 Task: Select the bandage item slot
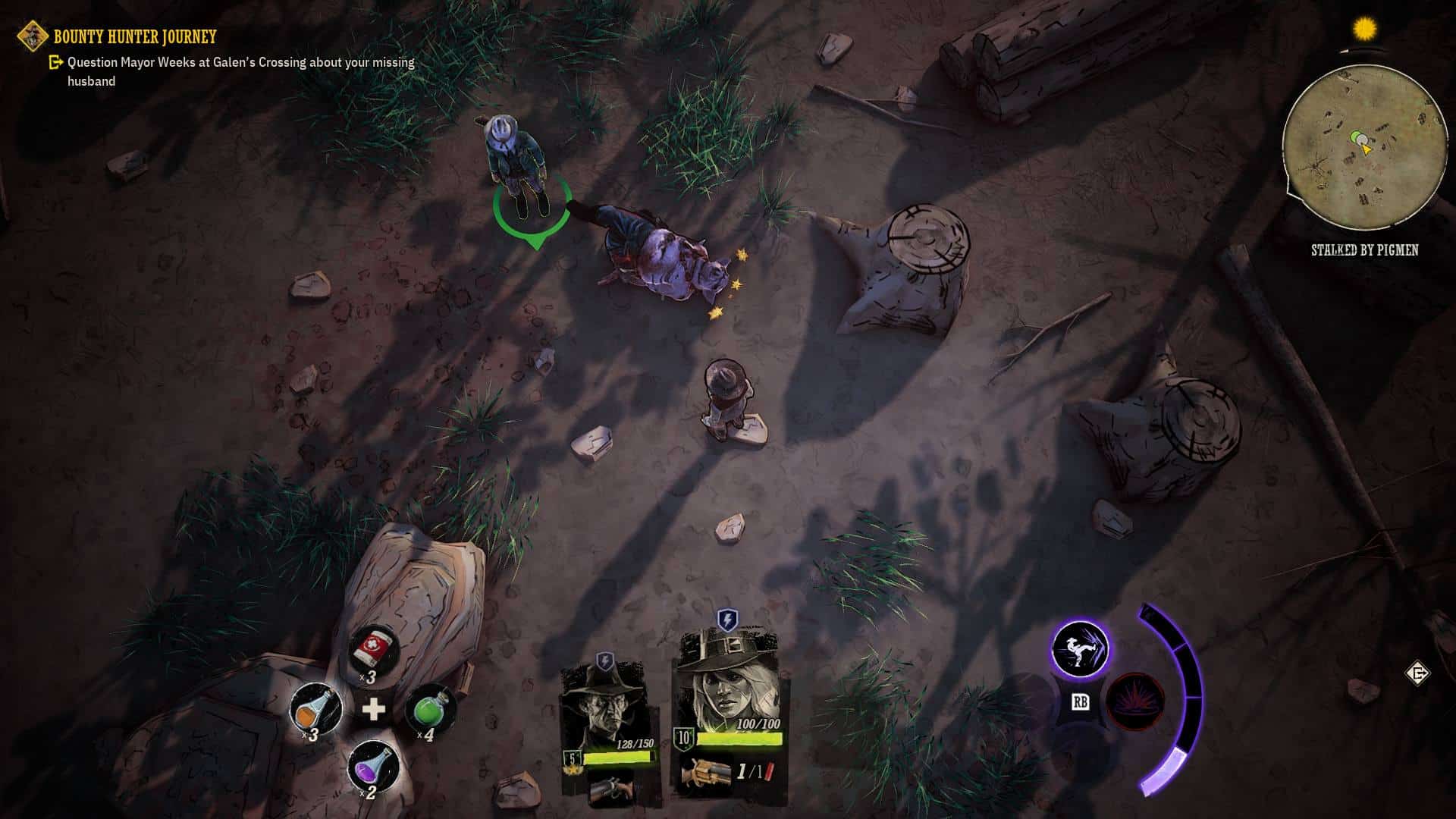pos(373,651)
